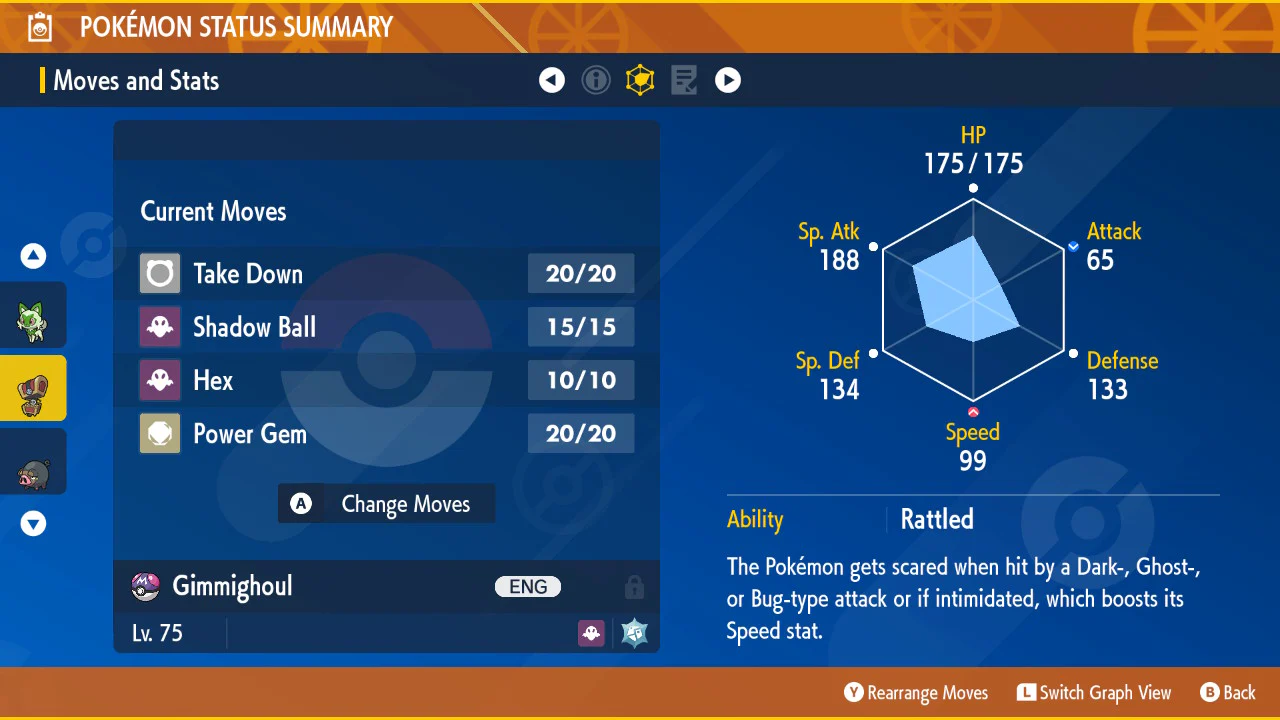
Task: Open the memo notes page tab
Action: point(684,80)
